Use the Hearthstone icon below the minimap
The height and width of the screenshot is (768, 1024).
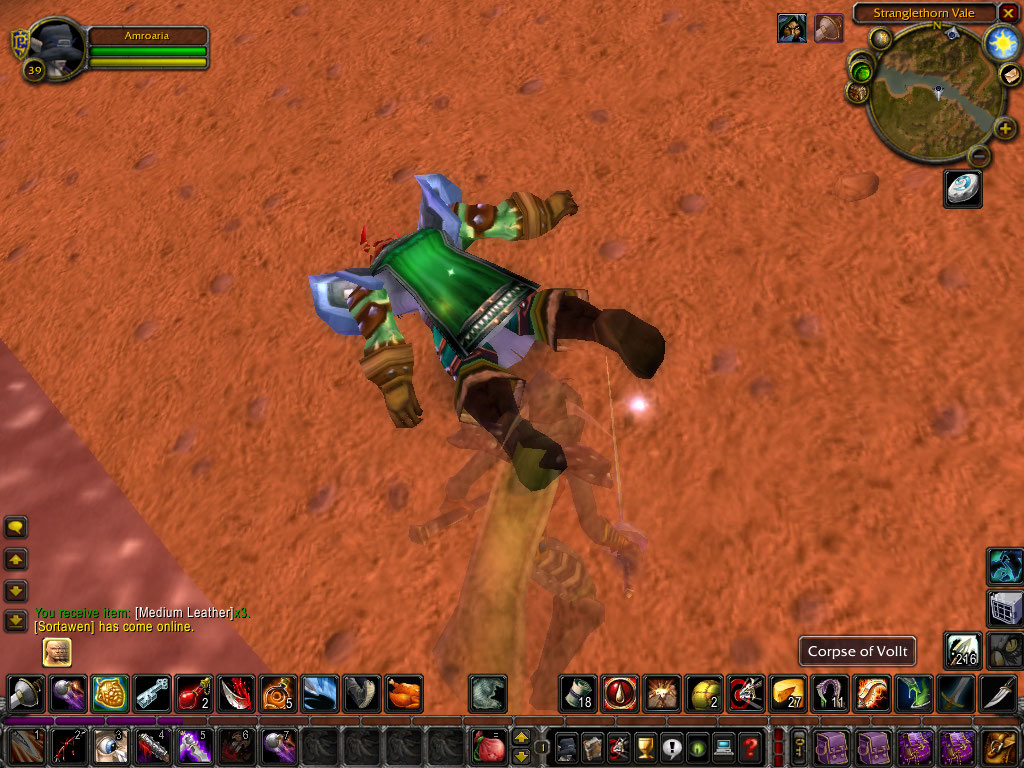coord(963,189)
